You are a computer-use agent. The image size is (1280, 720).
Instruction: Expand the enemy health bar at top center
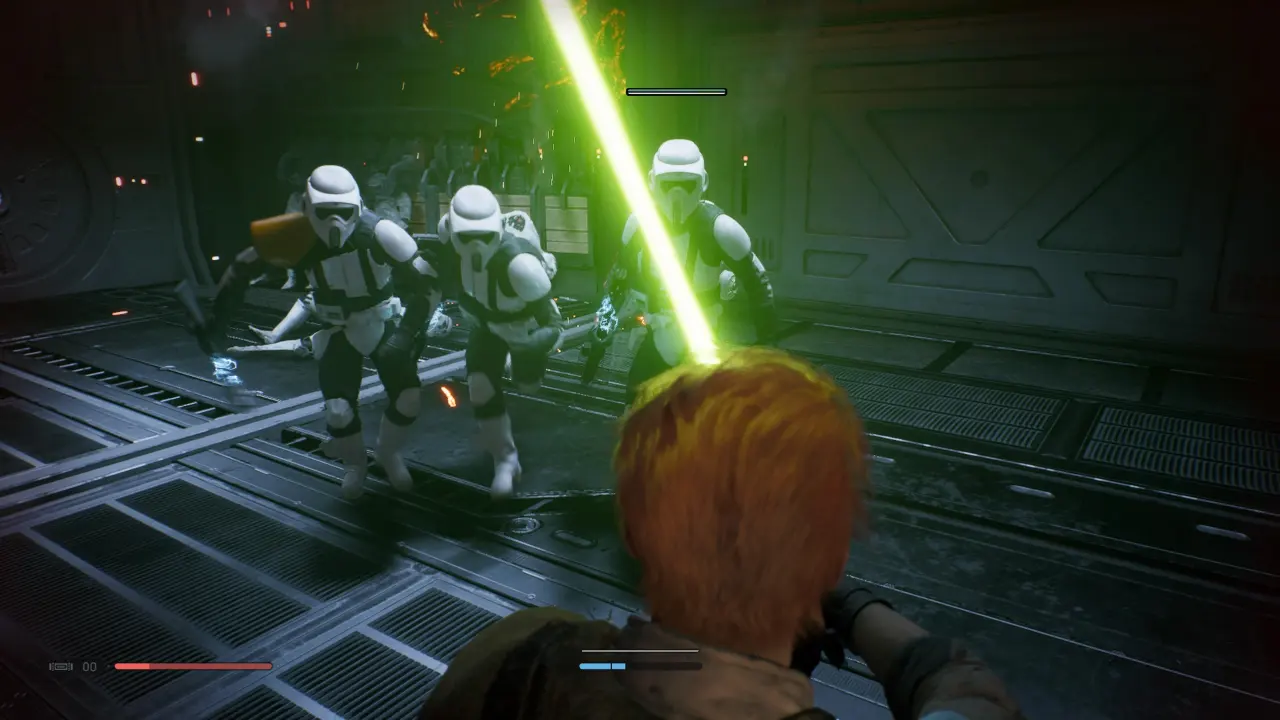pyautogui.click(x=674, y=90)
